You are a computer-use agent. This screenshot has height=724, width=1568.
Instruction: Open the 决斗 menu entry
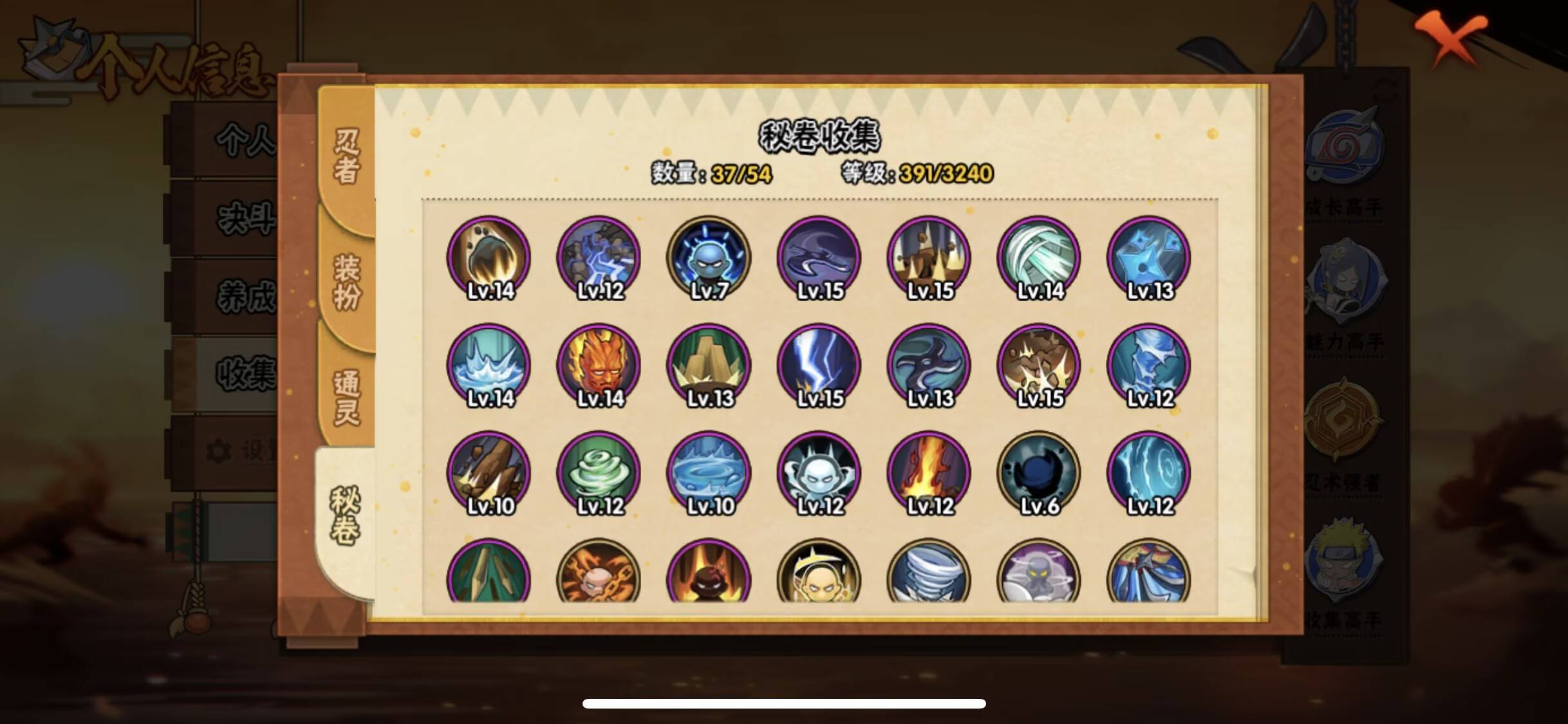(245, 219)
